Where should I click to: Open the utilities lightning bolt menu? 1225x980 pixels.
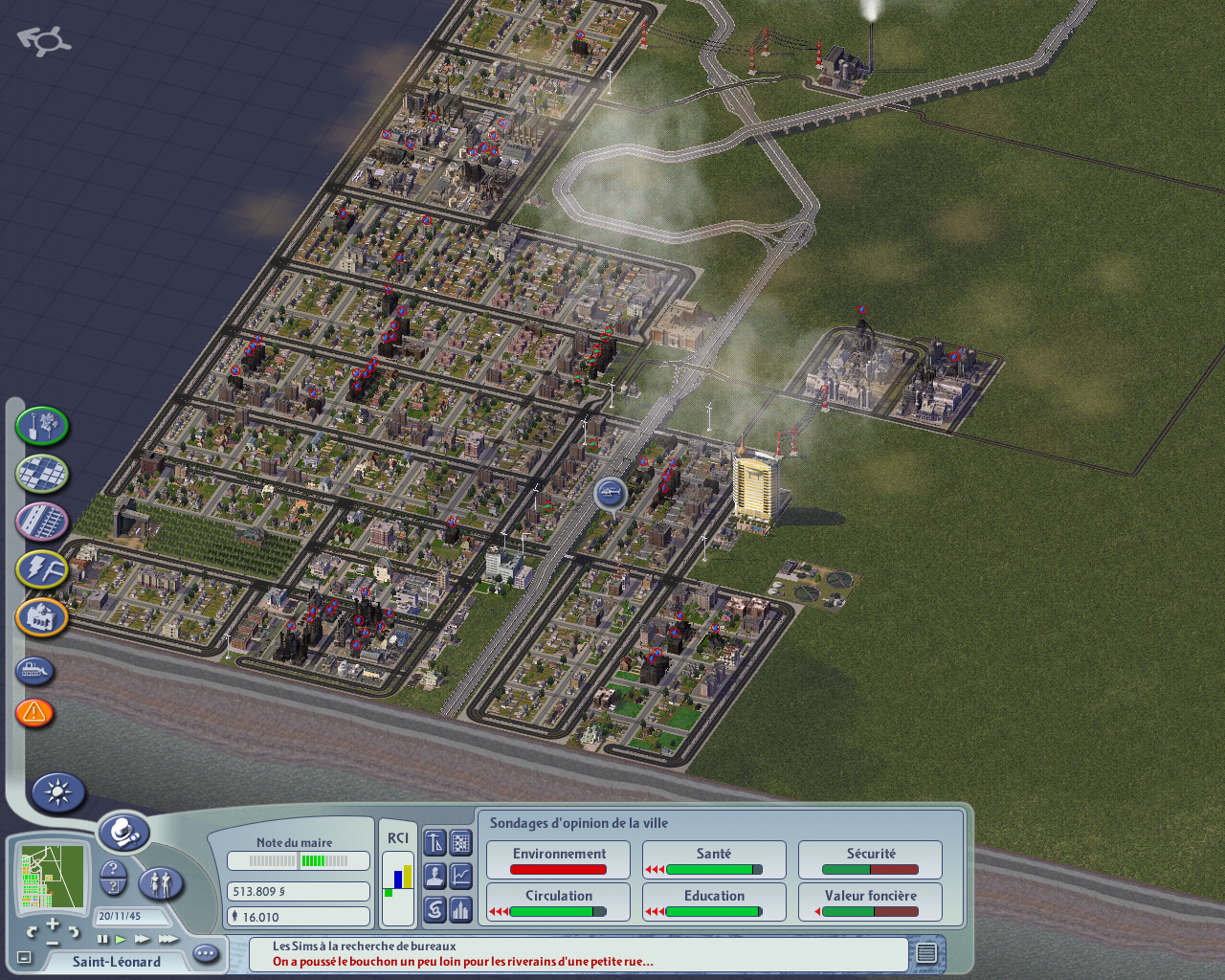[42, 569]
